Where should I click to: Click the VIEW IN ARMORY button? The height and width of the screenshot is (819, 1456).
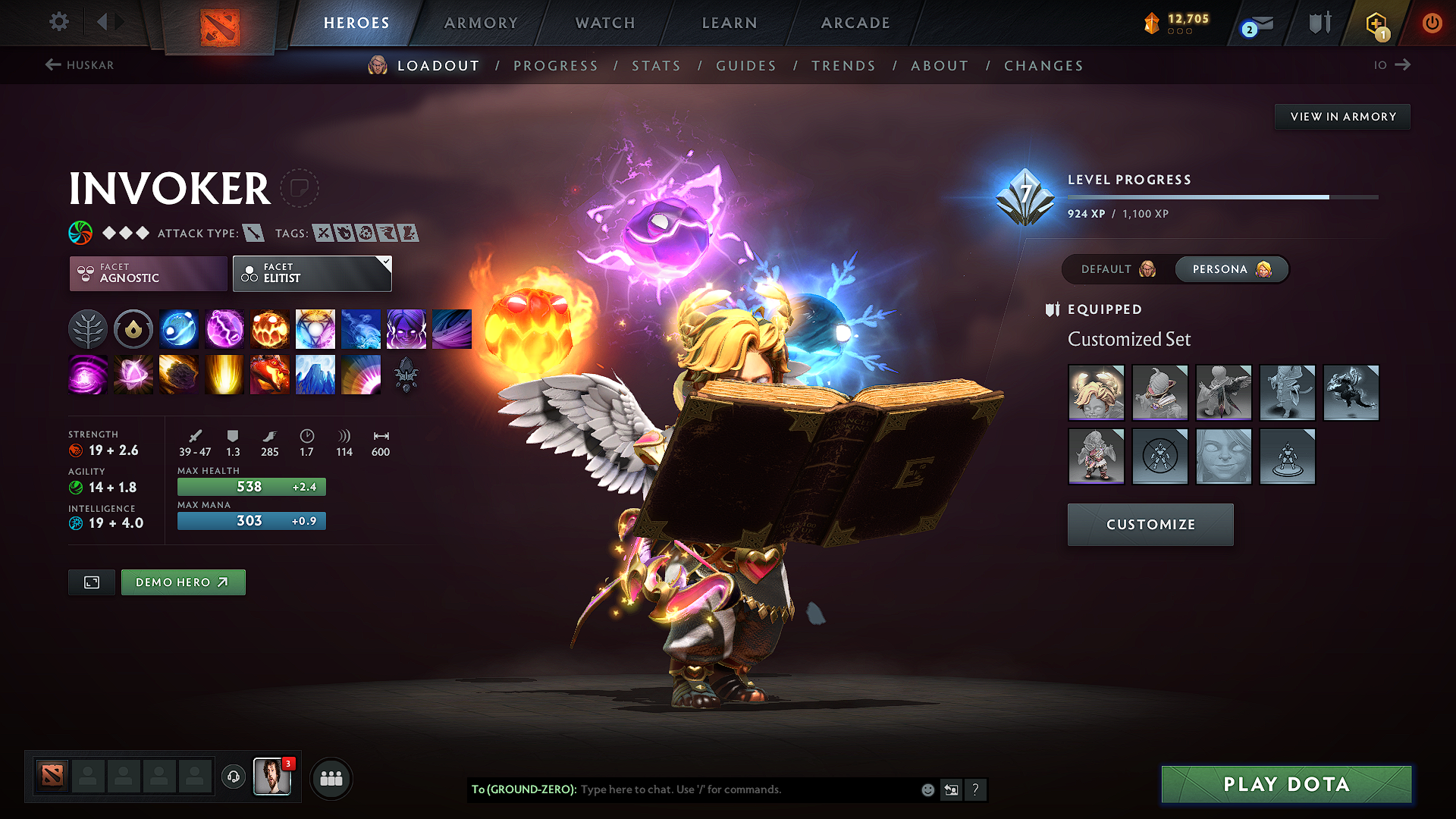point(1342,116)
